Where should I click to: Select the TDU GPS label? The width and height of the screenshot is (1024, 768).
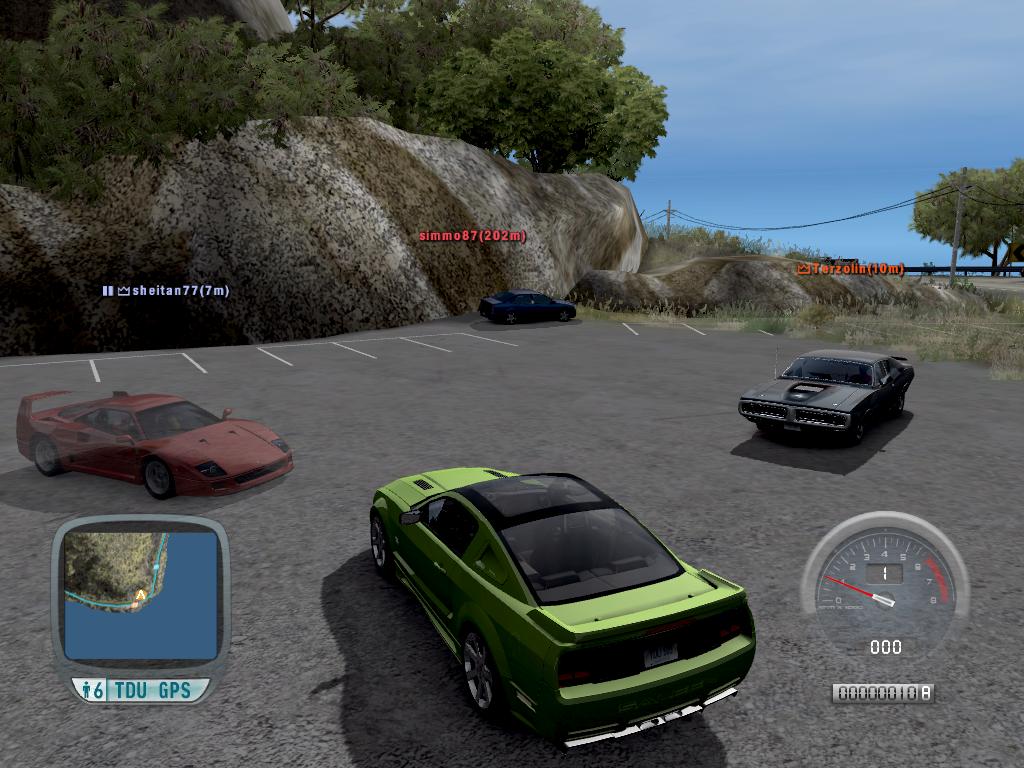click(152, 690)
